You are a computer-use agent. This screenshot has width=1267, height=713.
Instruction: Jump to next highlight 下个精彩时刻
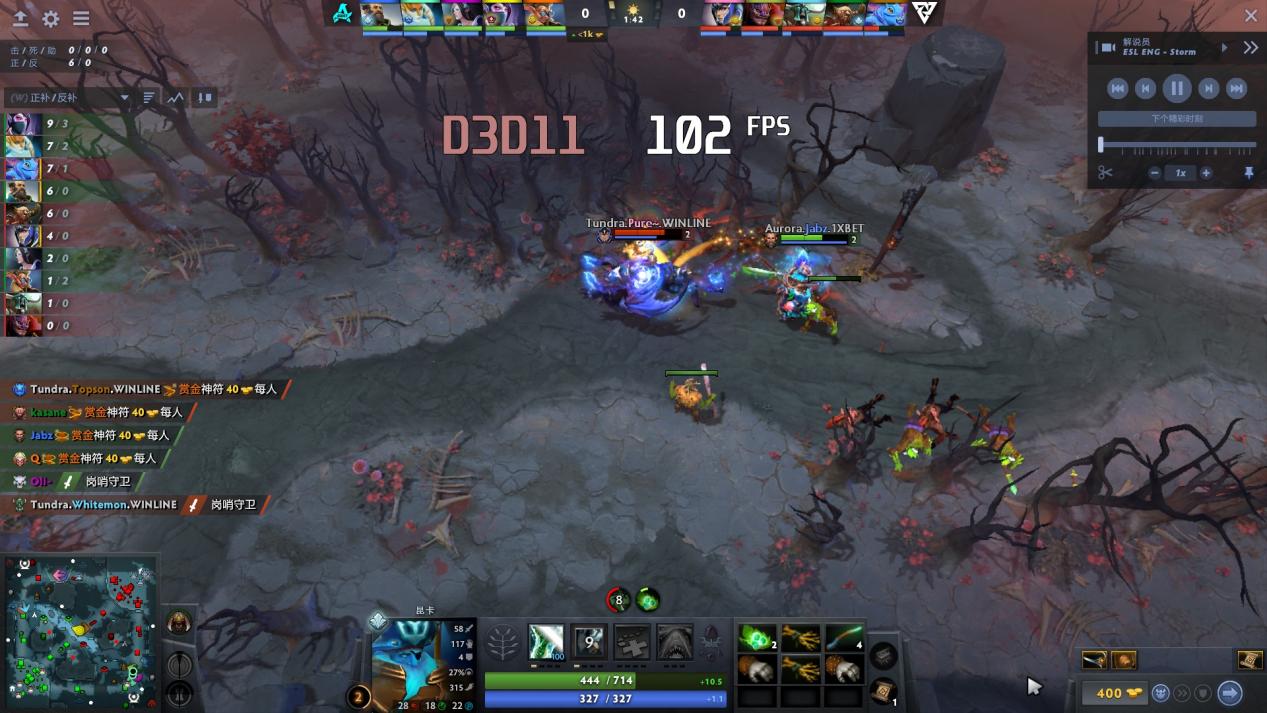[x=1177, y=119]
